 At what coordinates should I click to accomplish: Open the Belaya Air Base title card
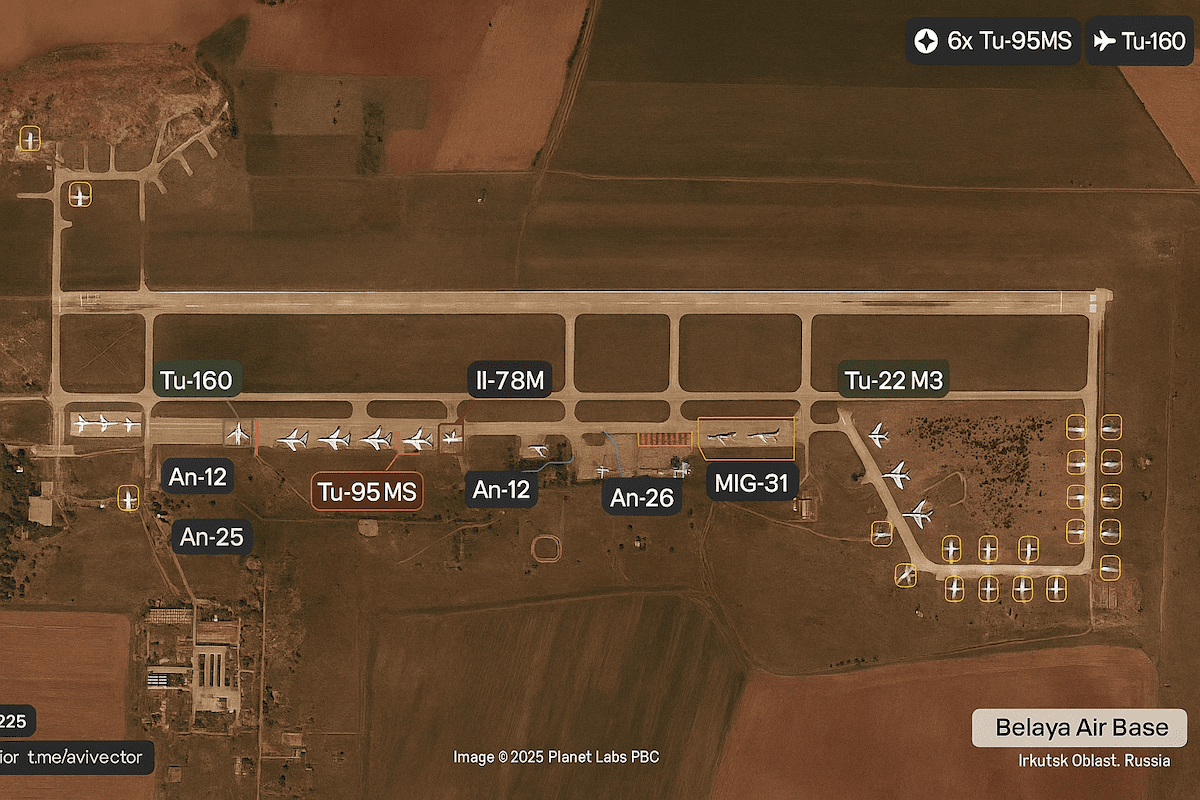pos(1080,727)
